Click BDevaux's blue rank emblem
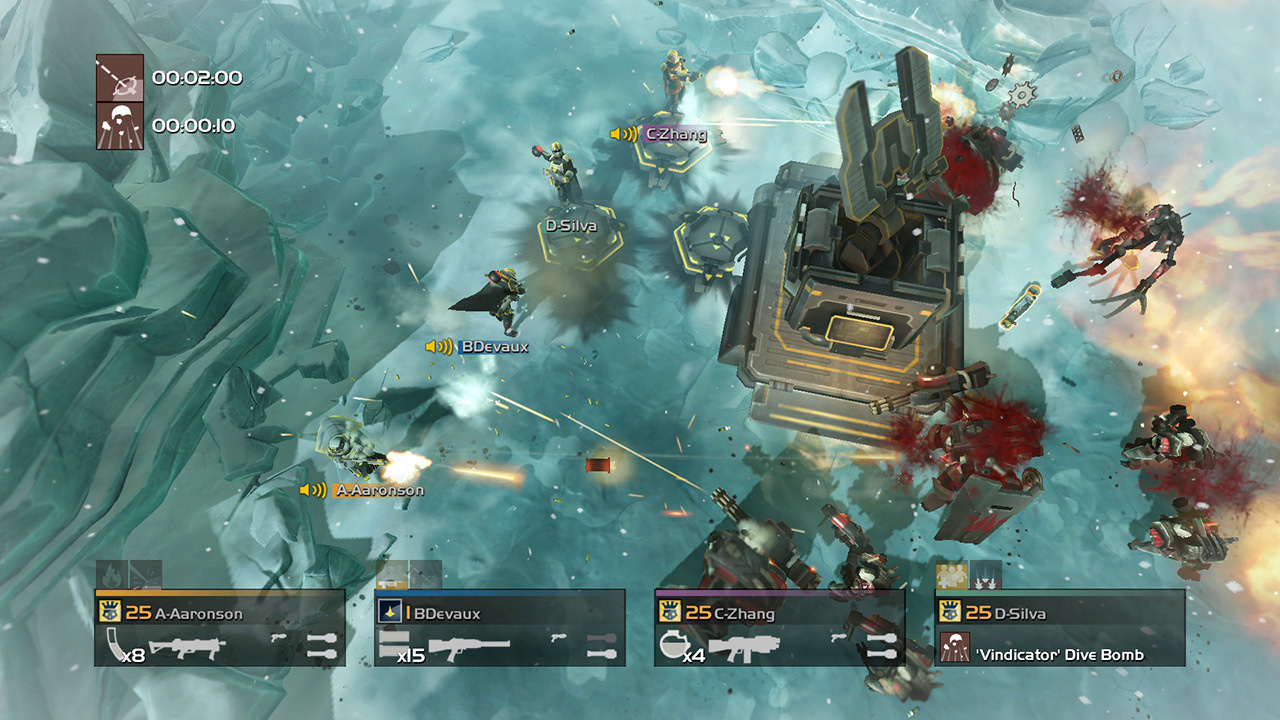This screenshot has height=720, width=1280. [389, 612]
